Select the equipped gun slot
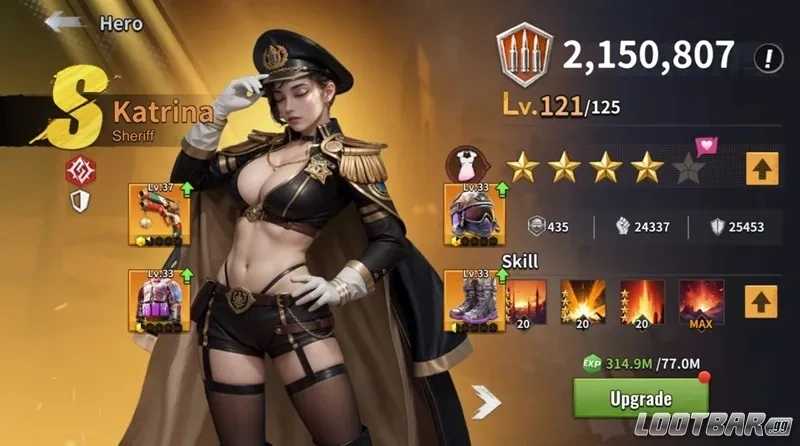The image size is (800, 446). [155, 214]
